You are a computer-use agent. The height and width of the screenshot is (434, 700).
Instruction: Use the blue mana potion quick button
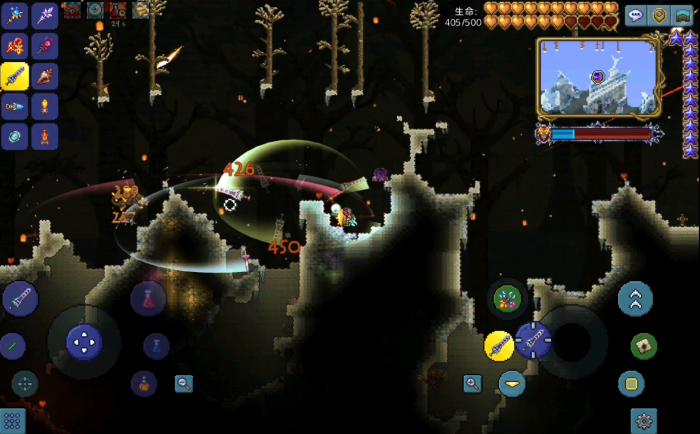[x=155, y=346]
